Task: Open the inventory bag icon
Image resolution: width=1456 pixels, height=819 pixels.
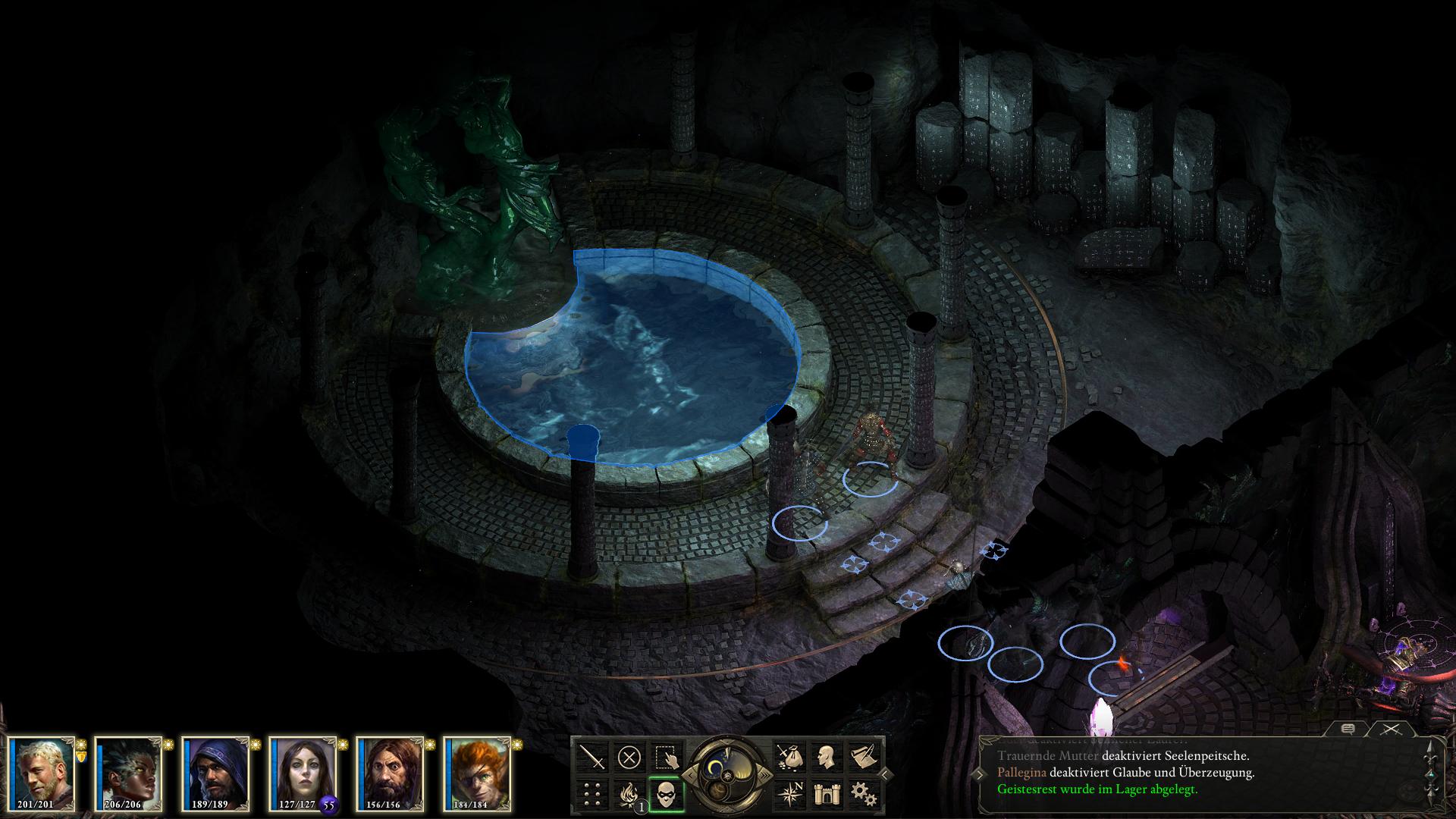Action: click(789, 757)
